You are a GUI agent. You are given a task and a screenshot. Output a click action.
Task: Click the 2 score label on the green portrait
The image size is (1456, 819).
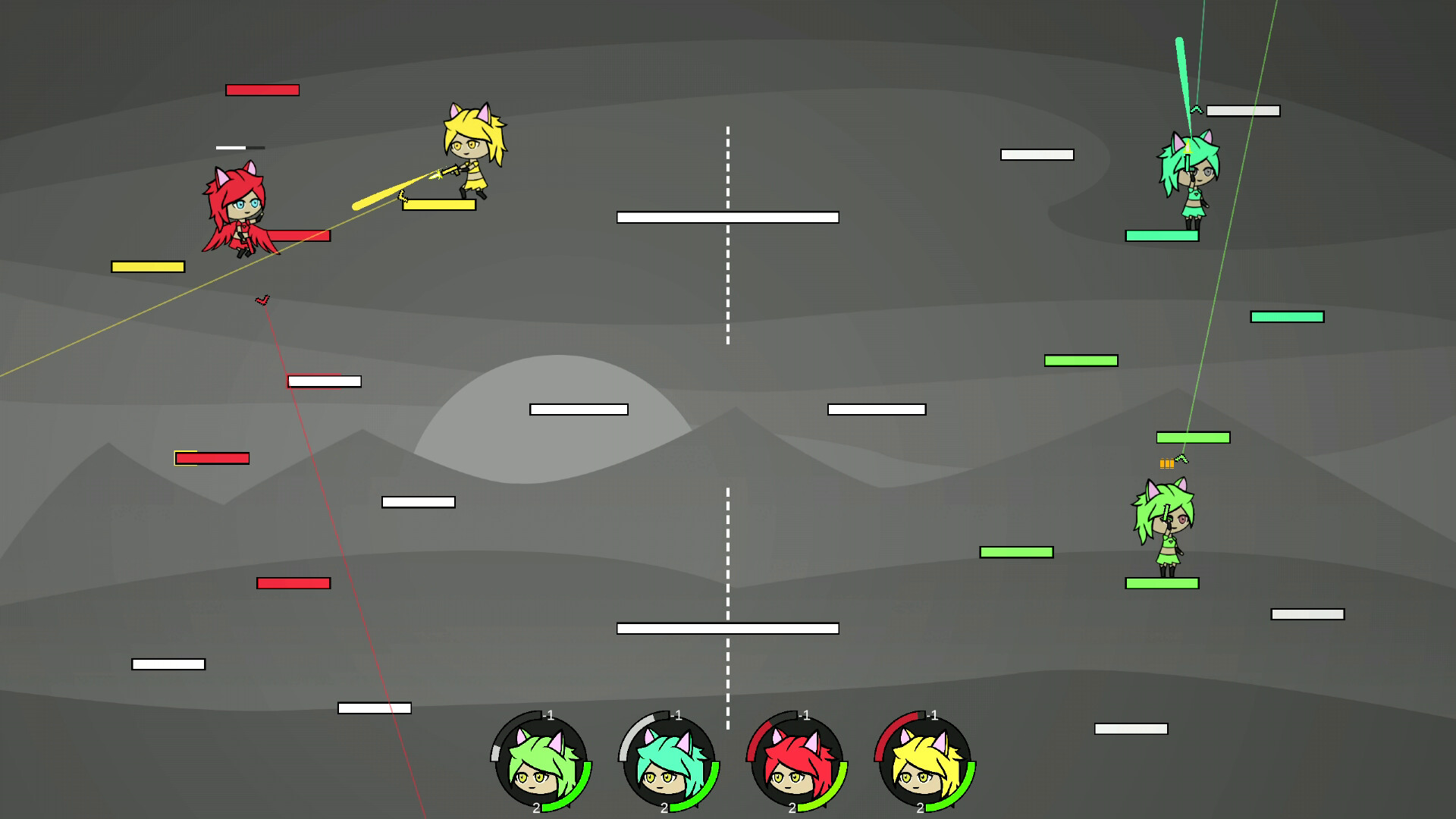coord(537,808)
